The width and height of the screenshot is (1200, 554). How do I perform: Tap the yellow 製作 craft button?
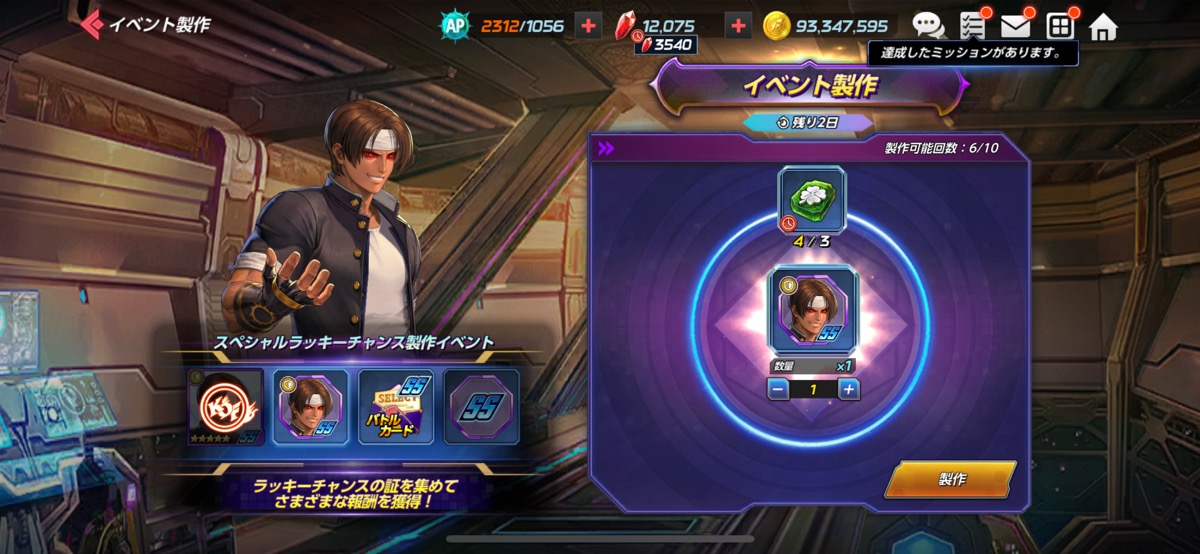pos(950,479)
